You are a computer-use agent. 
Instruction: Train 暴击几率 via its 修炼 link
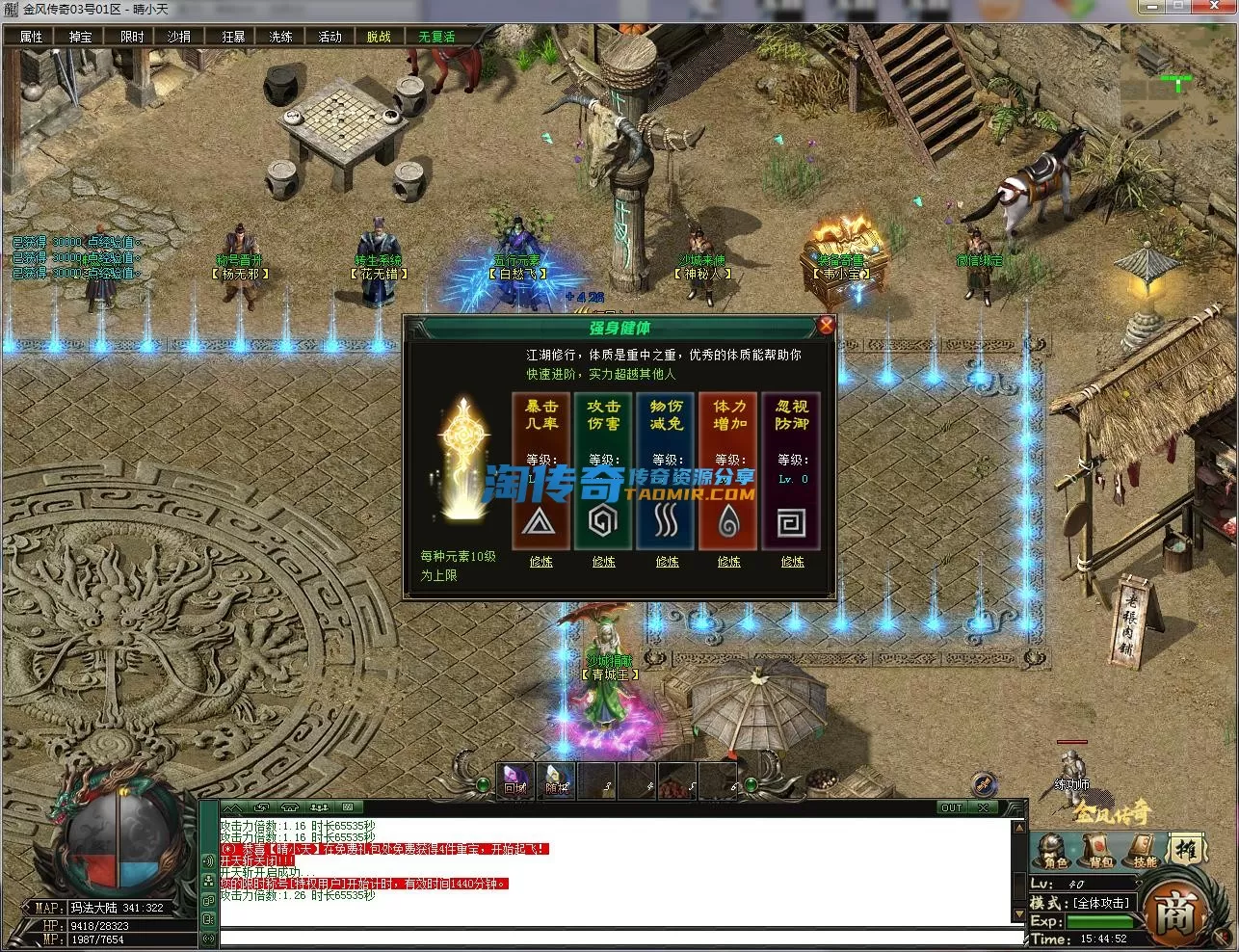point(541,561)
